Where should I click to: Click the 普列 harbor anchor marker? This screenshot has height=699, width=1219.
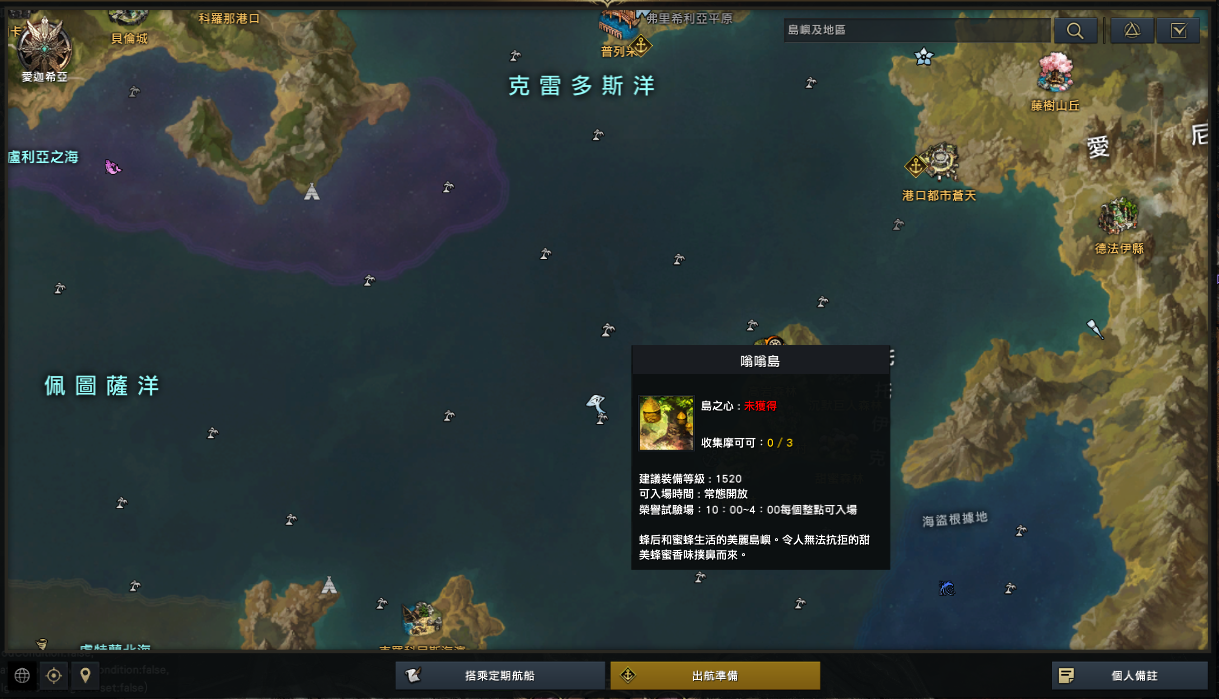click(x=639, y=46)
